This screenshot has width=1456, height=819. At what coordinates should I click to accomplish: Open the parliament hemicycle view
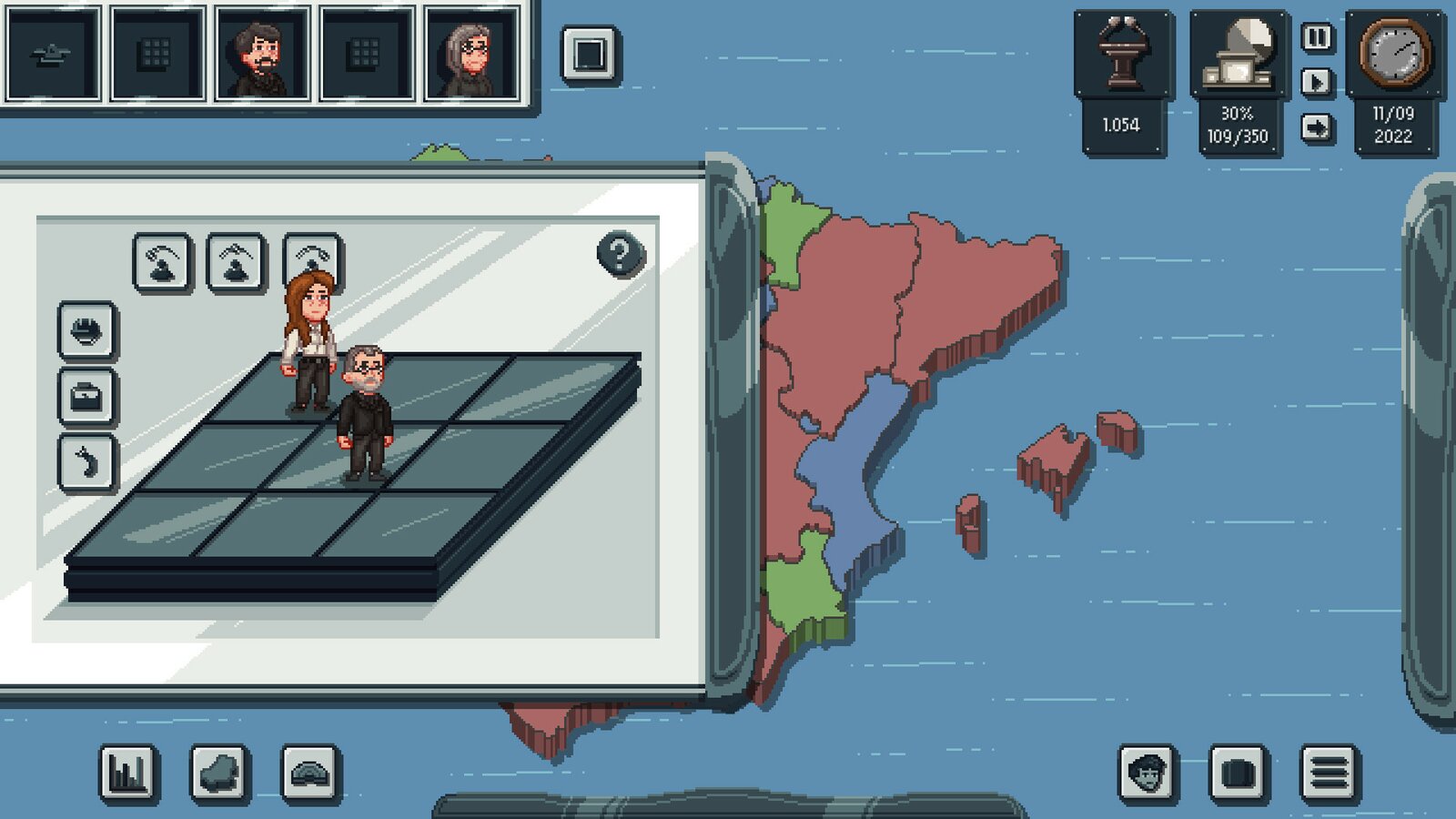311,773
